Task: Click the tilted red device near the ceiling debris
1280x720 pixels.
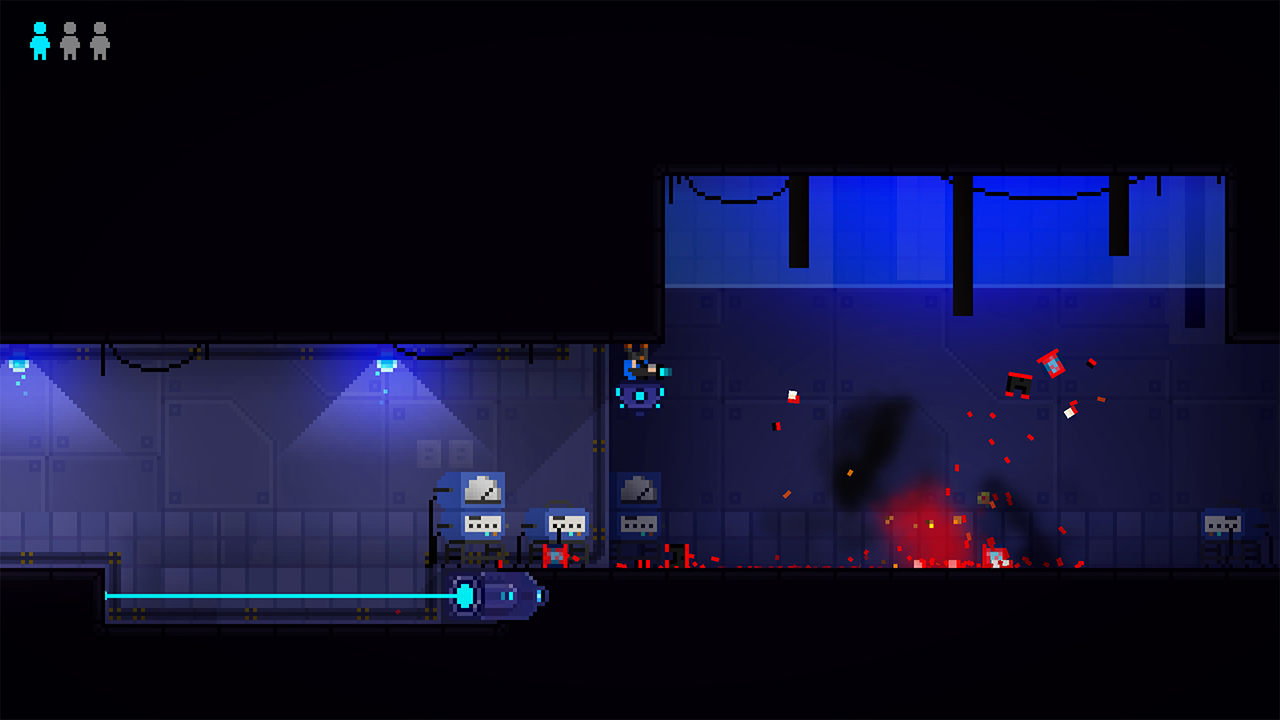Action: 1050,363
